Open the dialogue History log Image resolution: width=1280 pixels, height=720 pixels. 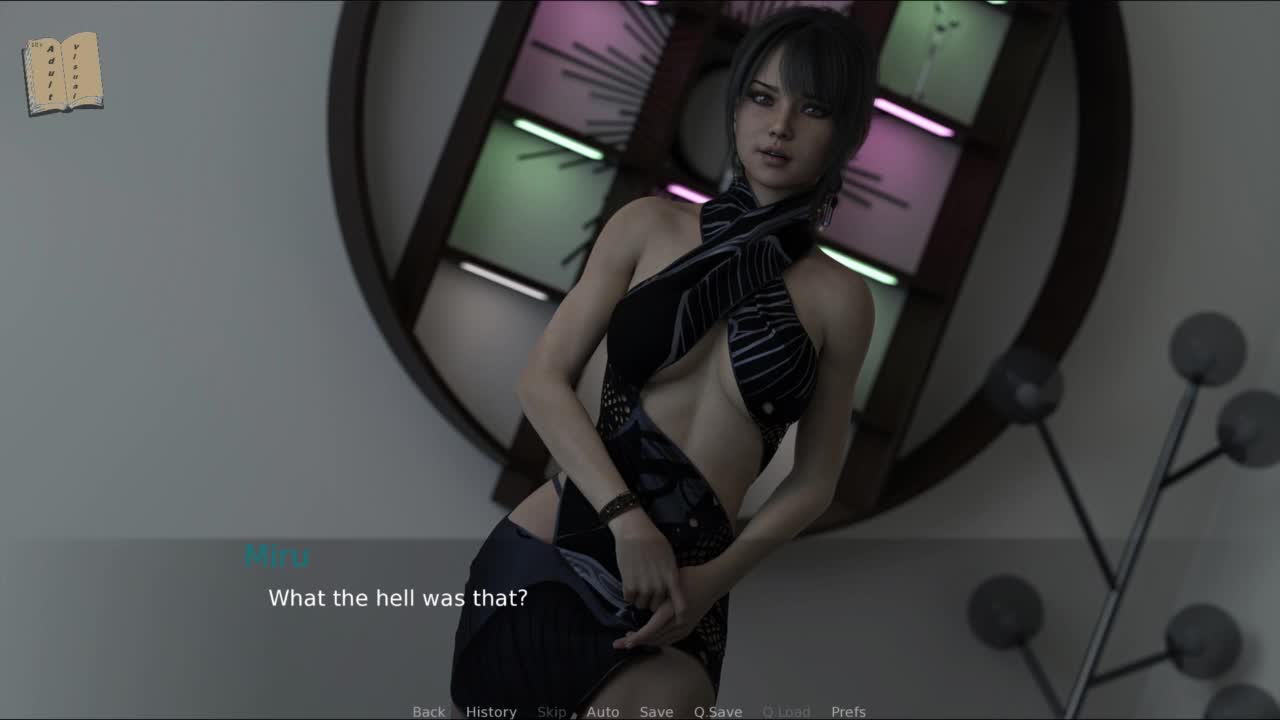(x=491, y=711)
